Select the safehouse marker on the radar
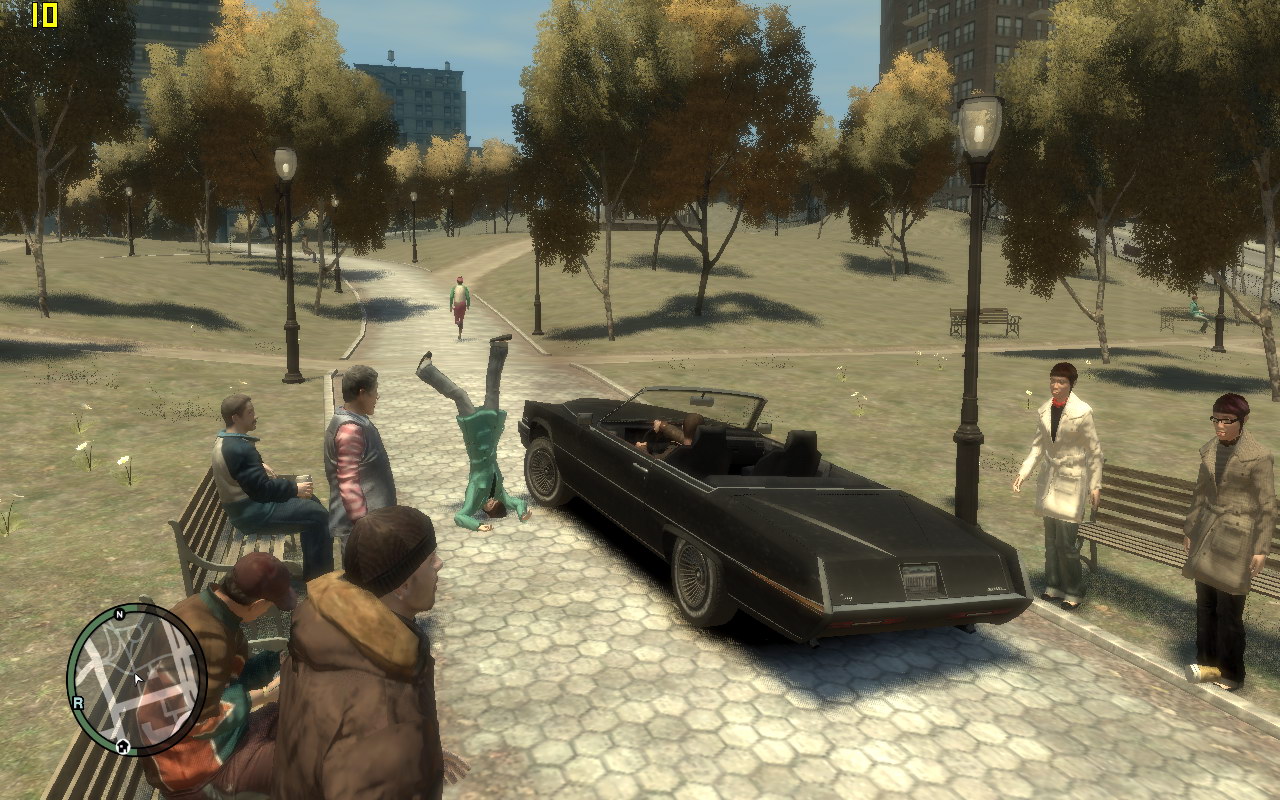1280x800 pixels. [122, 745]
